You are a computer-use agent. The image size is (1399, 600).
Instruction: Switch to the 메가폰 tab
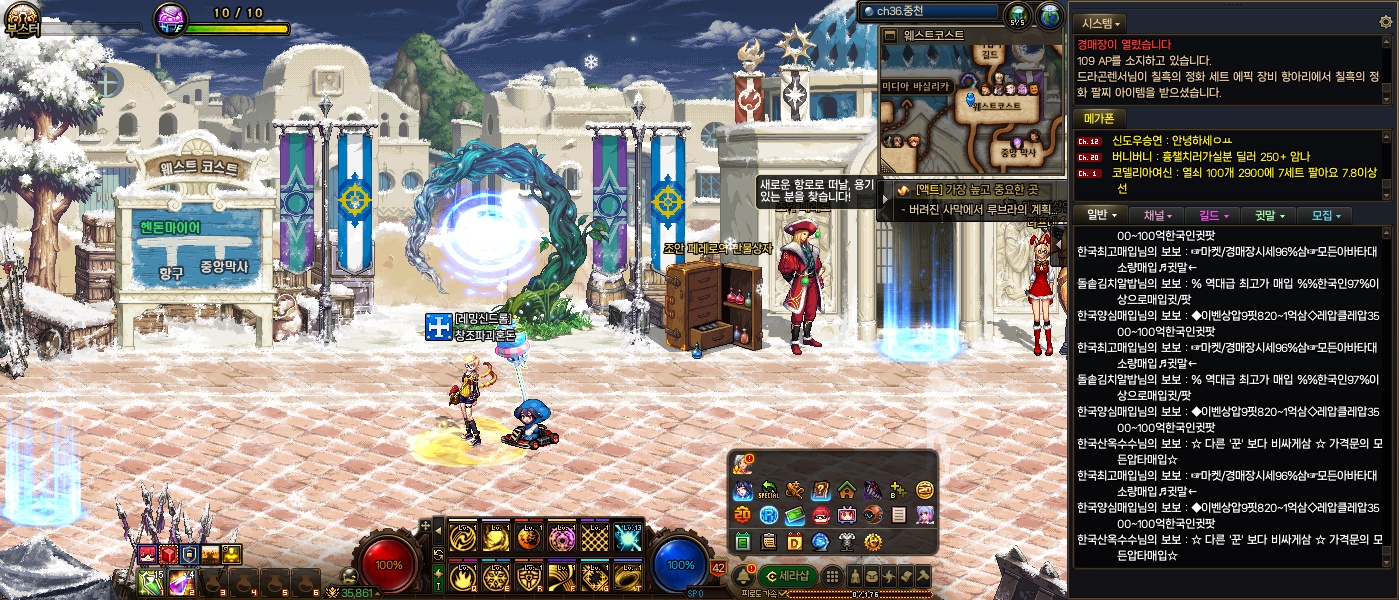pos(1100,119)
